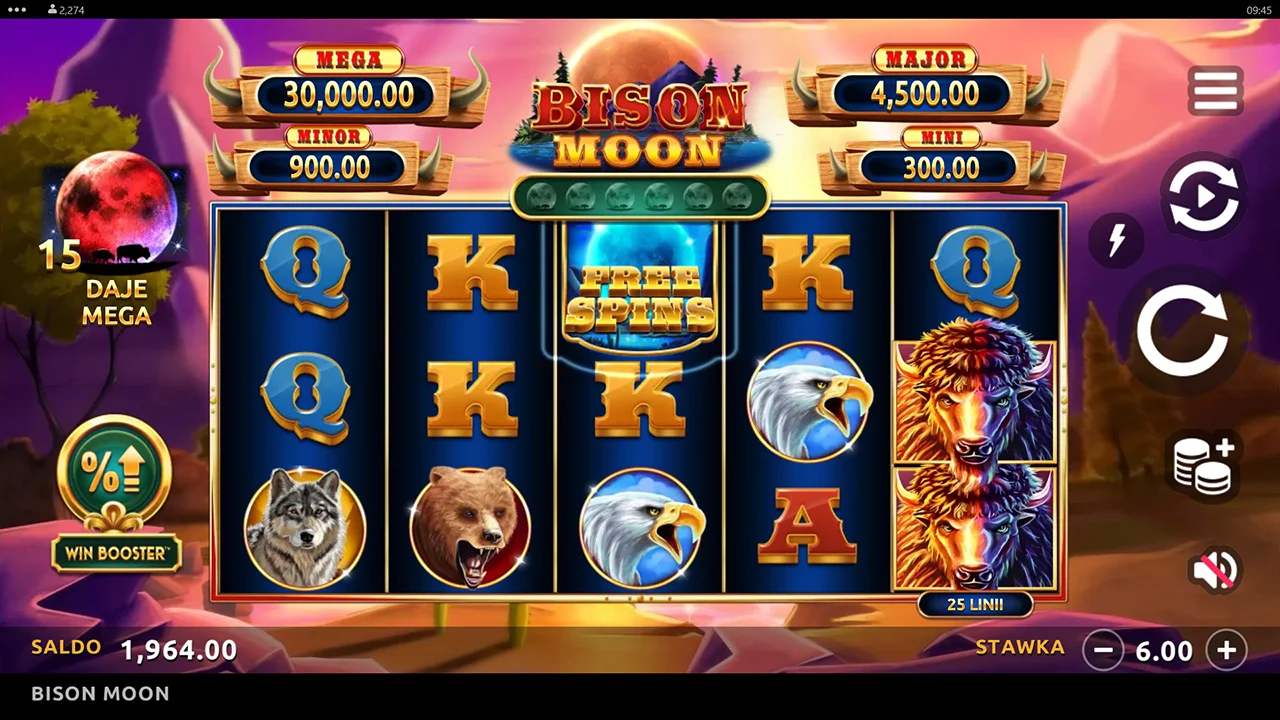Enable turbo mode with the lightning icon

point(1118,240)
